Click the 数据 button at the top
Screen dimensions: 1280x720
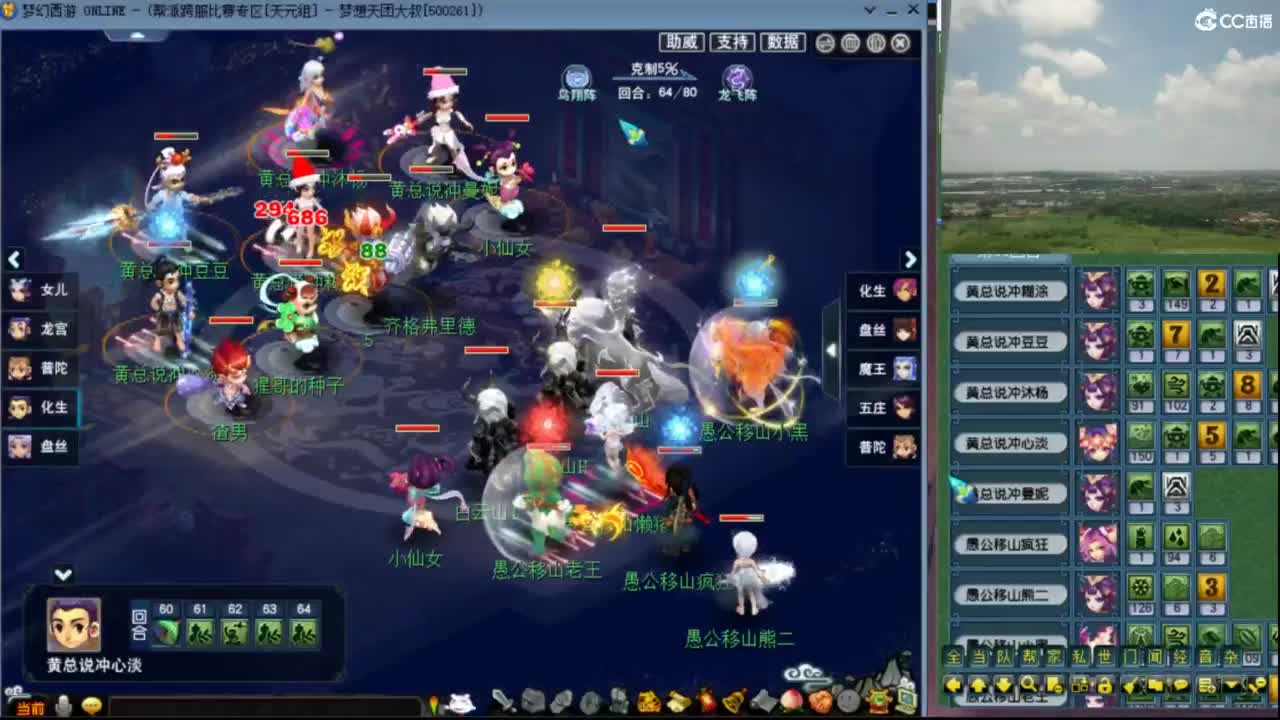[785, 42]
